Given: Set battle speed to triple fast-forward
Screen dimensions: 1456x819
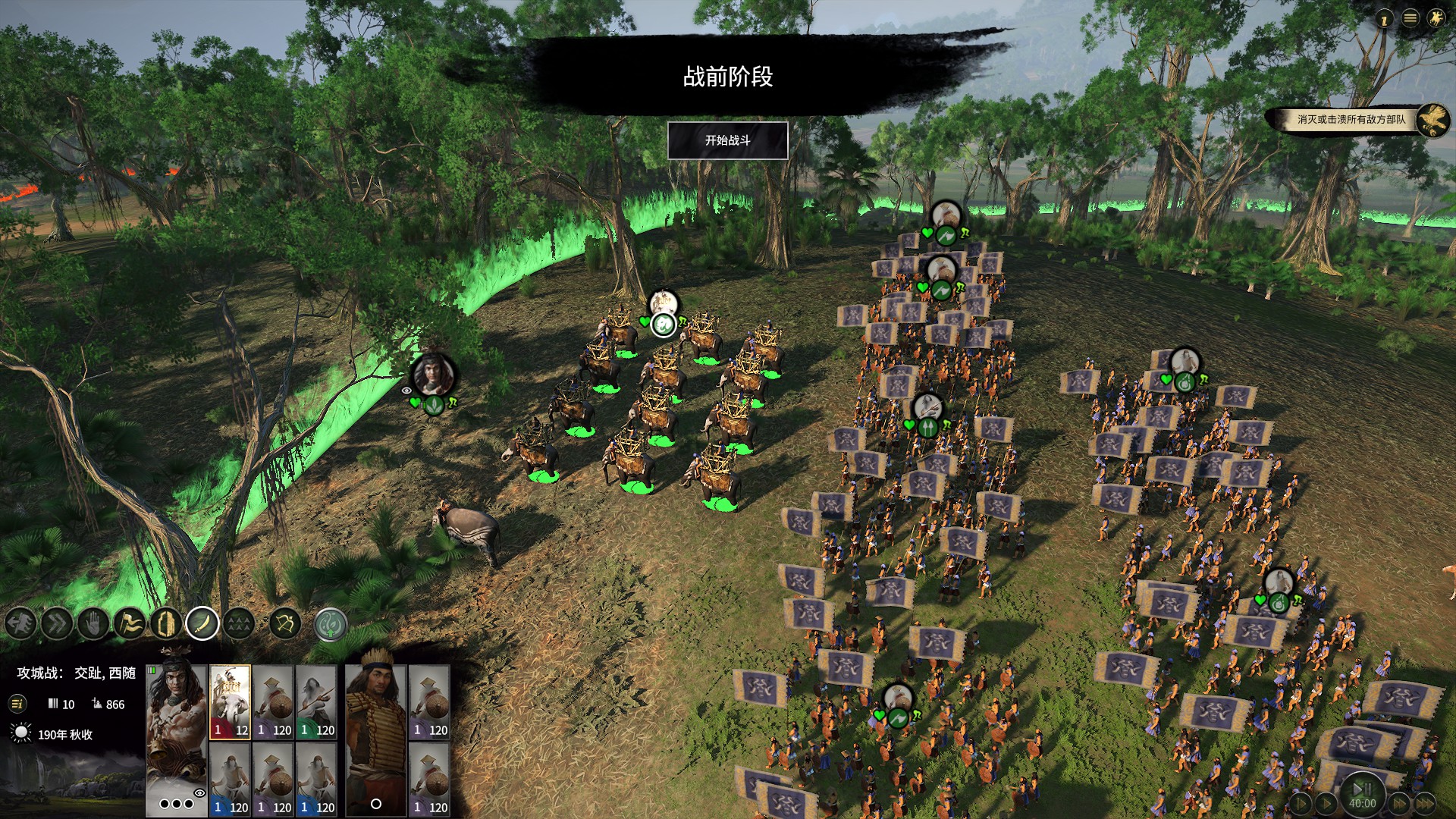Looking at the screenshot, I should pyautogui.click(x=1425, y=803).
